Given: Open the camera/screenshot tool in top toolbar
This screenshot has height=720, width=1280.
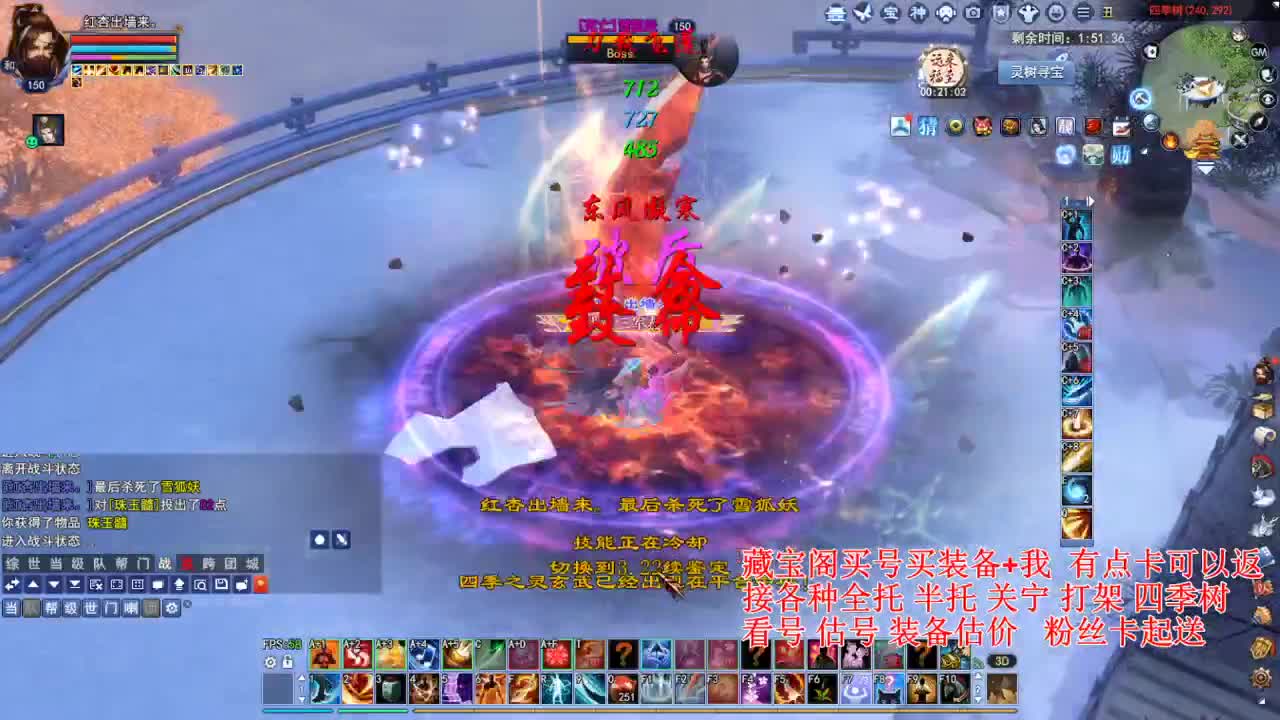Looking at the screenshot, I should (x=972, y=13).
